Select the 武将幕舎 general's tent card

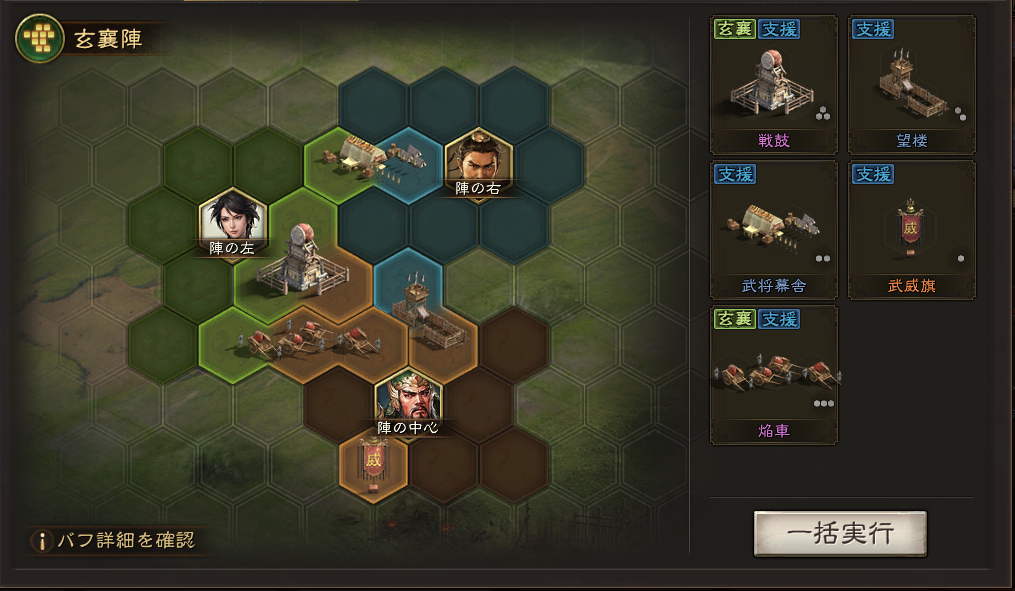click(774, 230)
